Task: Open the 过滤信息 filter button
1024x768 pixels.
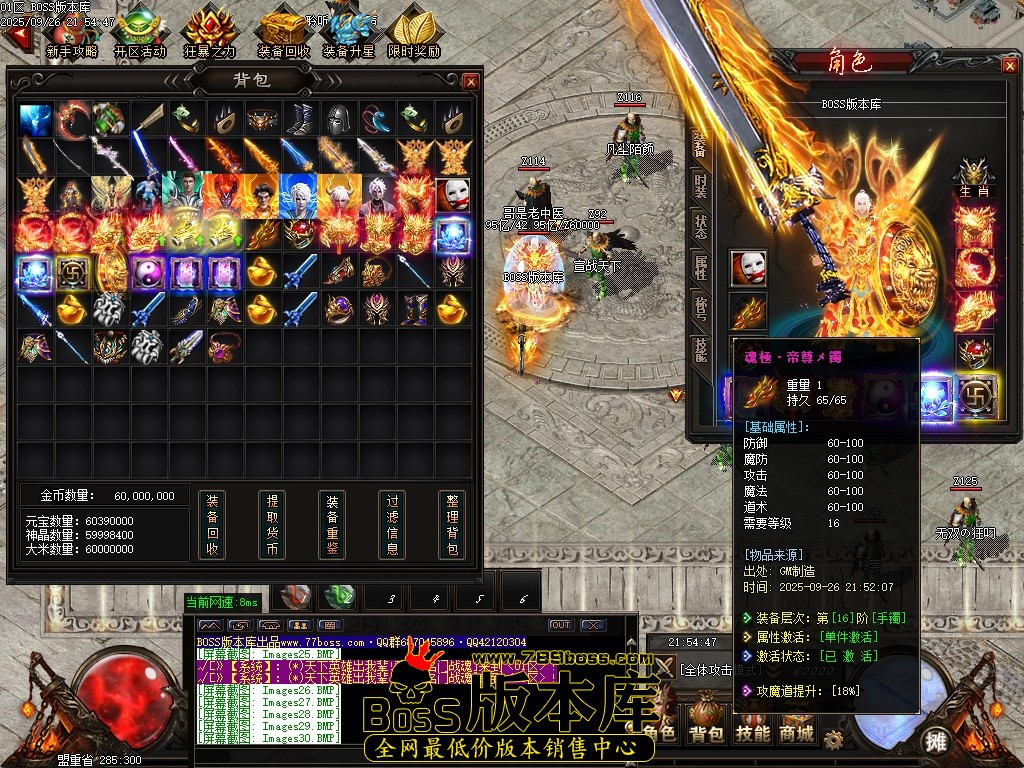Action: pos(392,524)
